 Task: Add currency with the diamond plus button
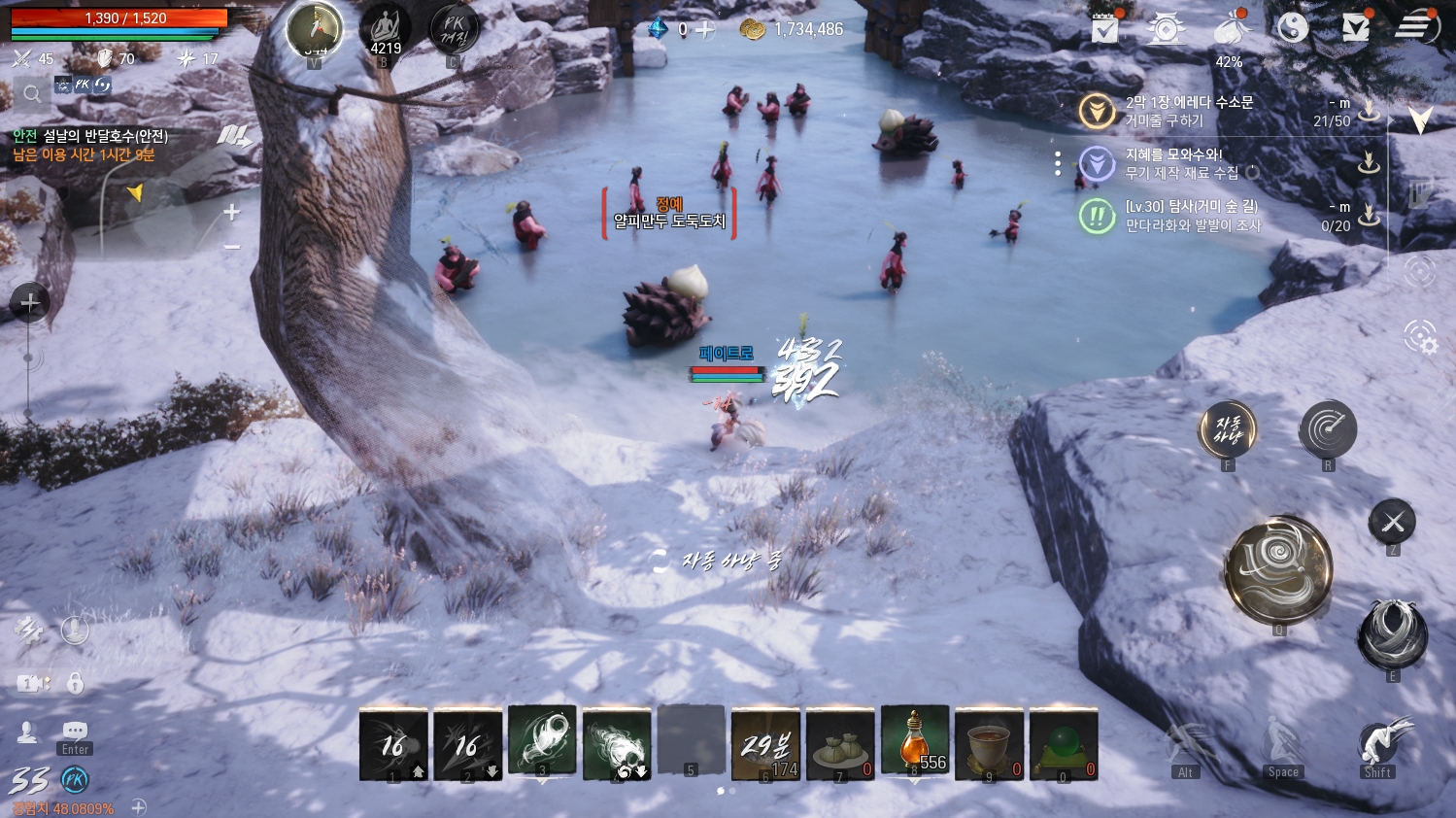[x=705, y=30]
